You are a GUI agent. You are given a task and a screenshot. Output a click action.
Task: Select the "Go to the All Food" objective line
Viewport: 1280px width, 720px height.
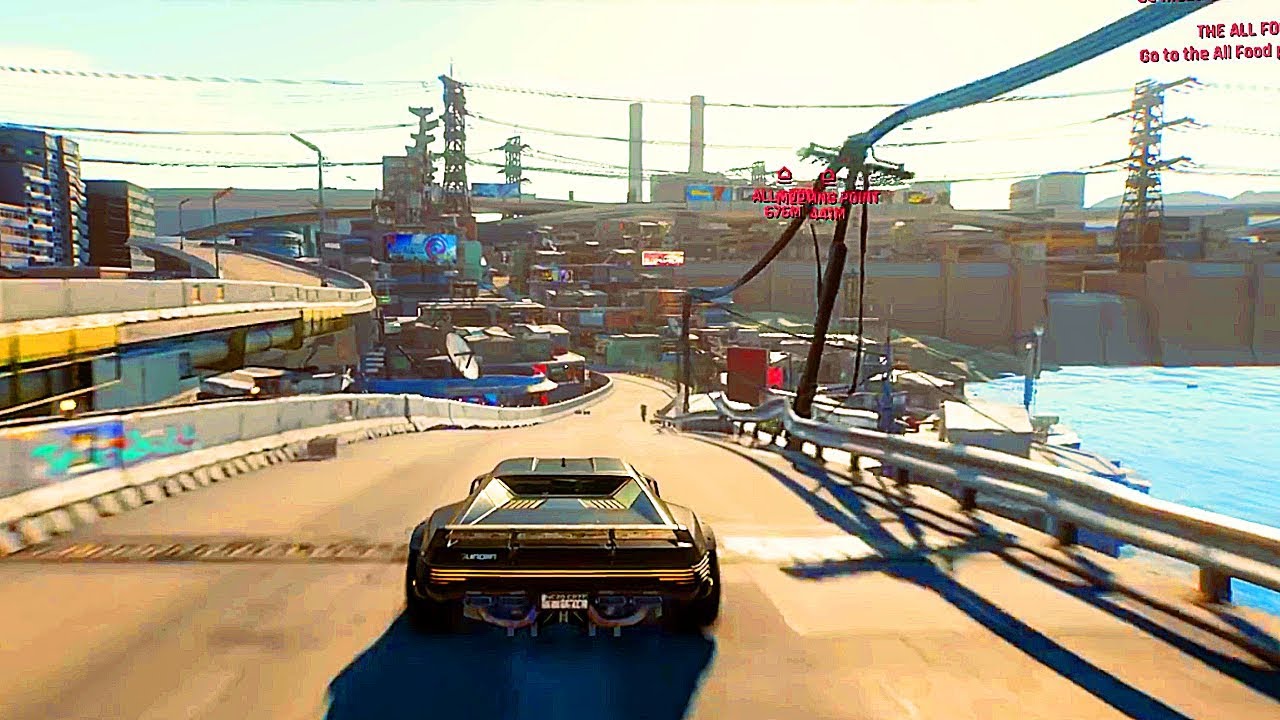click(1209, 54)
